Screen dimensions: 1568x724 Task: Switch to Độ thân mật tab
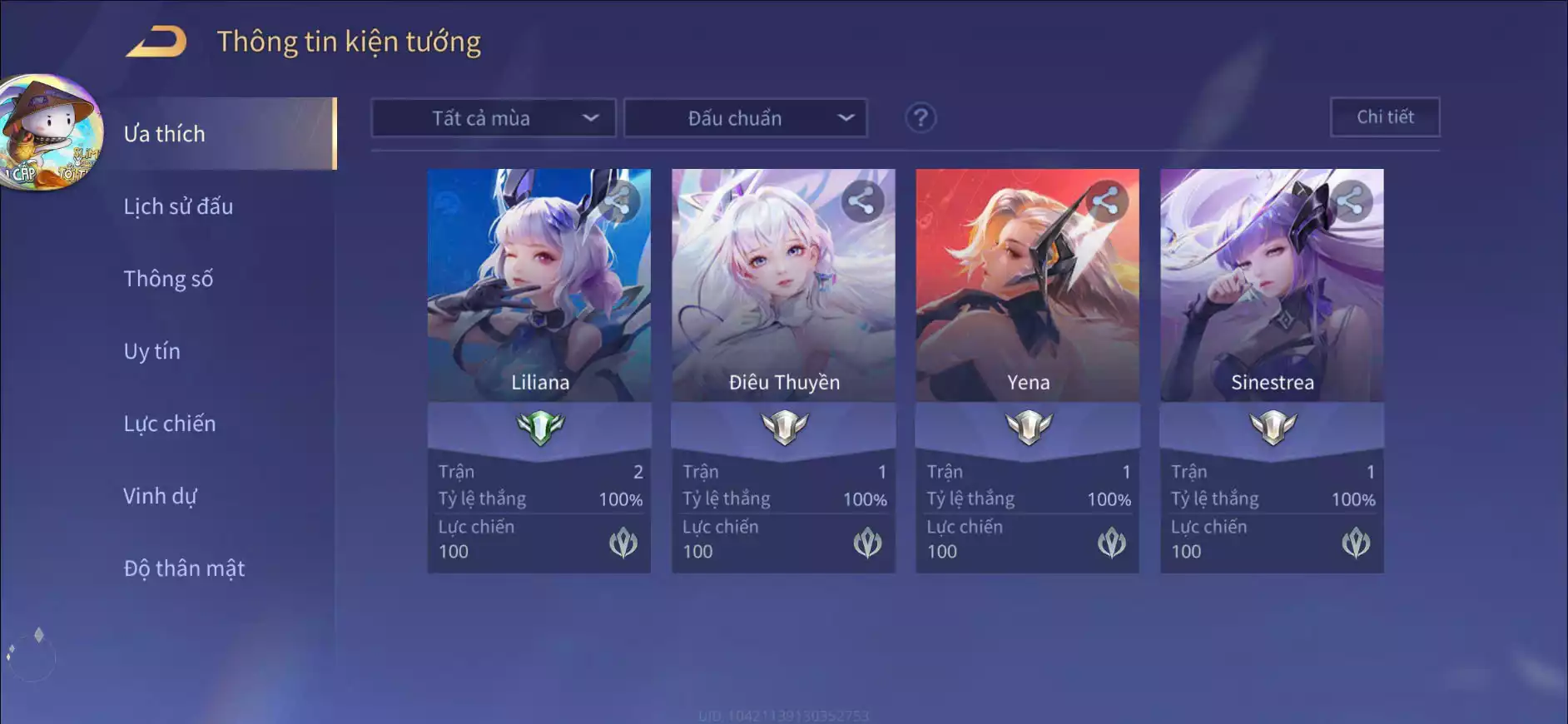[184, 568]
